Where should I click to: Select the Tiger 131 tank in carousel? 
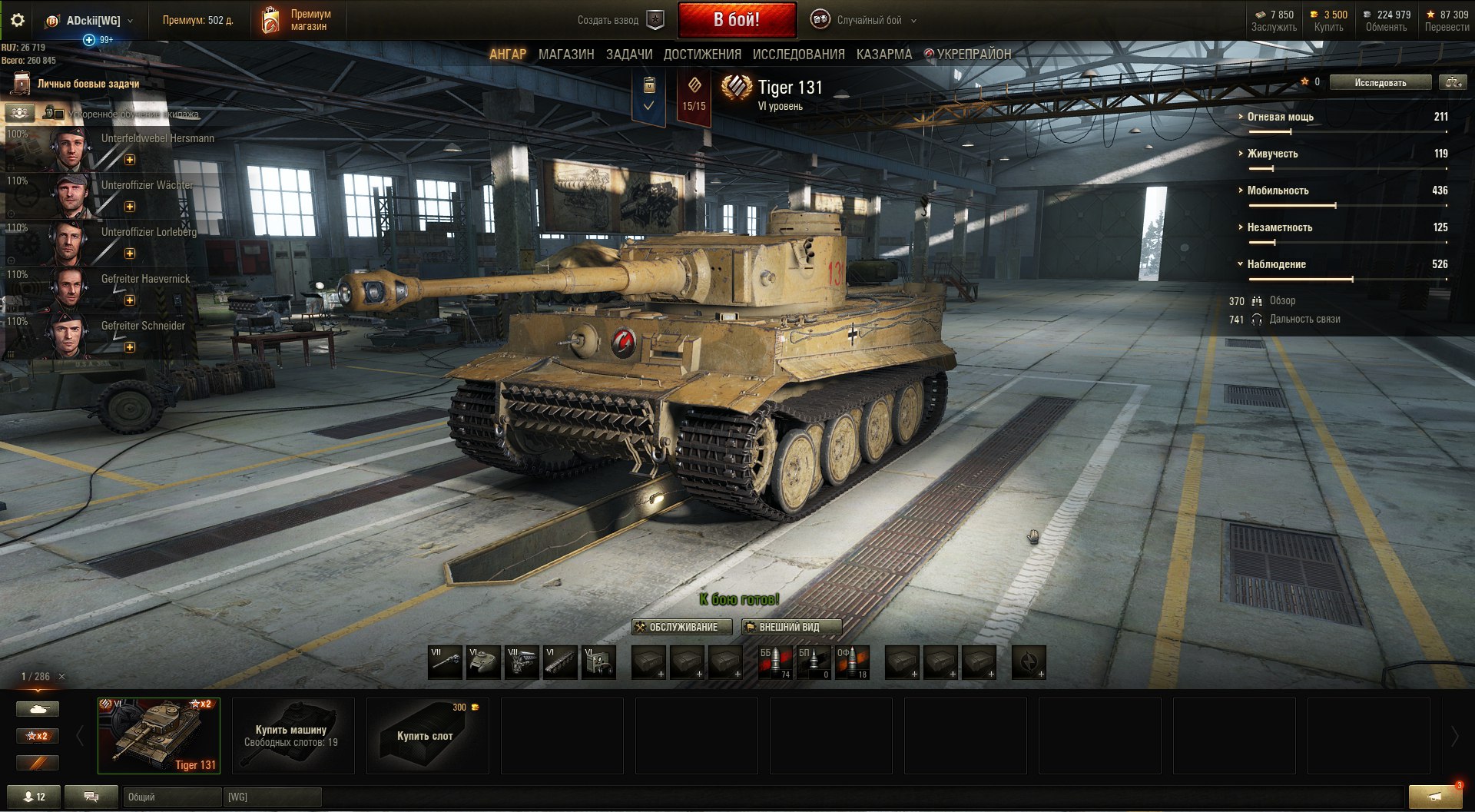pyautogui.click(x=159, y=735)
